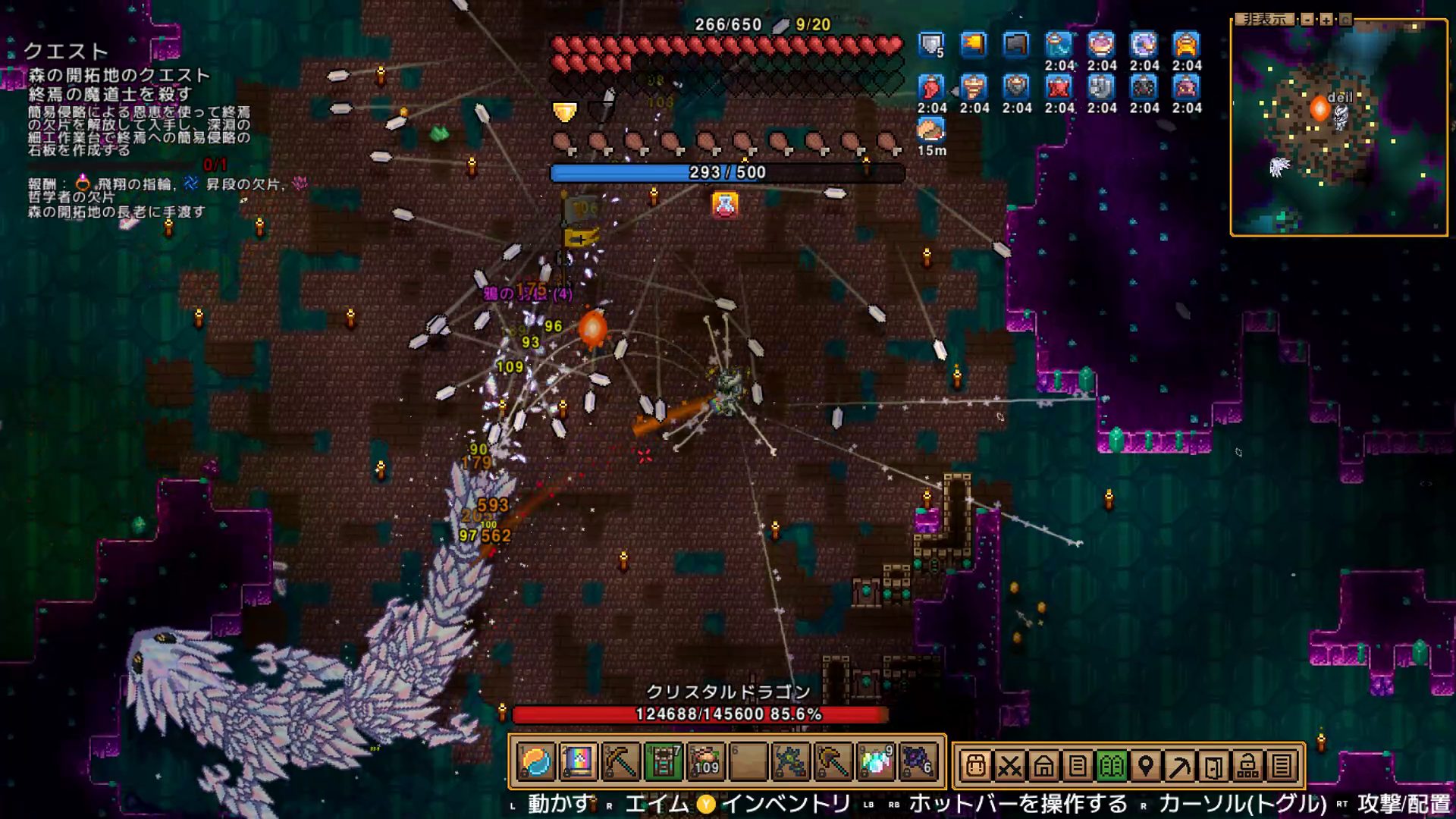Hide the minimap with the 非表示 button
Screen dimensions: 1456x819
pyautogui.click(x=1264, y=19)
